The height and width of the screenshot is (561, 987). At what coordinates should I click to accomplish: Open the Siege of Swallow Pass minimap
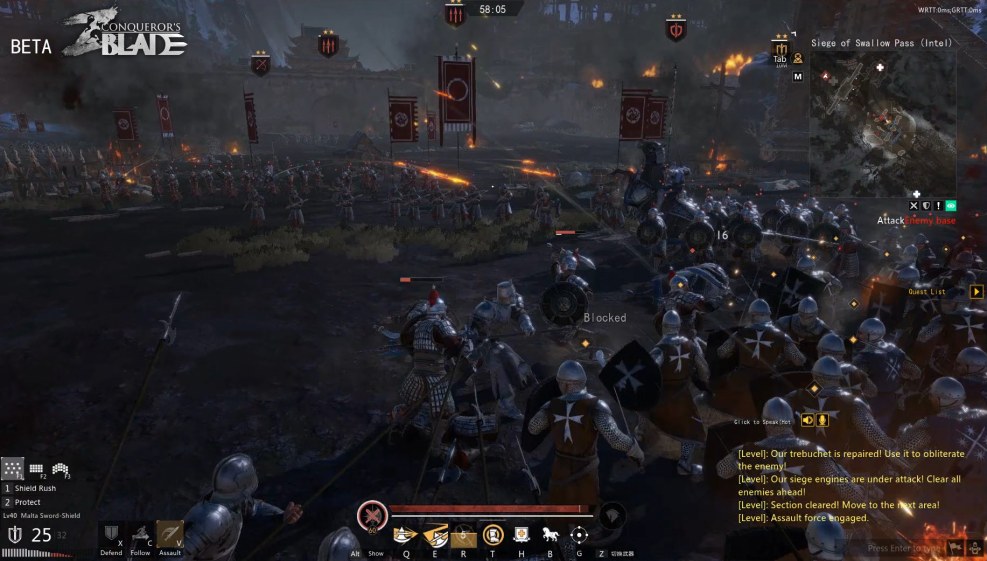868,120
